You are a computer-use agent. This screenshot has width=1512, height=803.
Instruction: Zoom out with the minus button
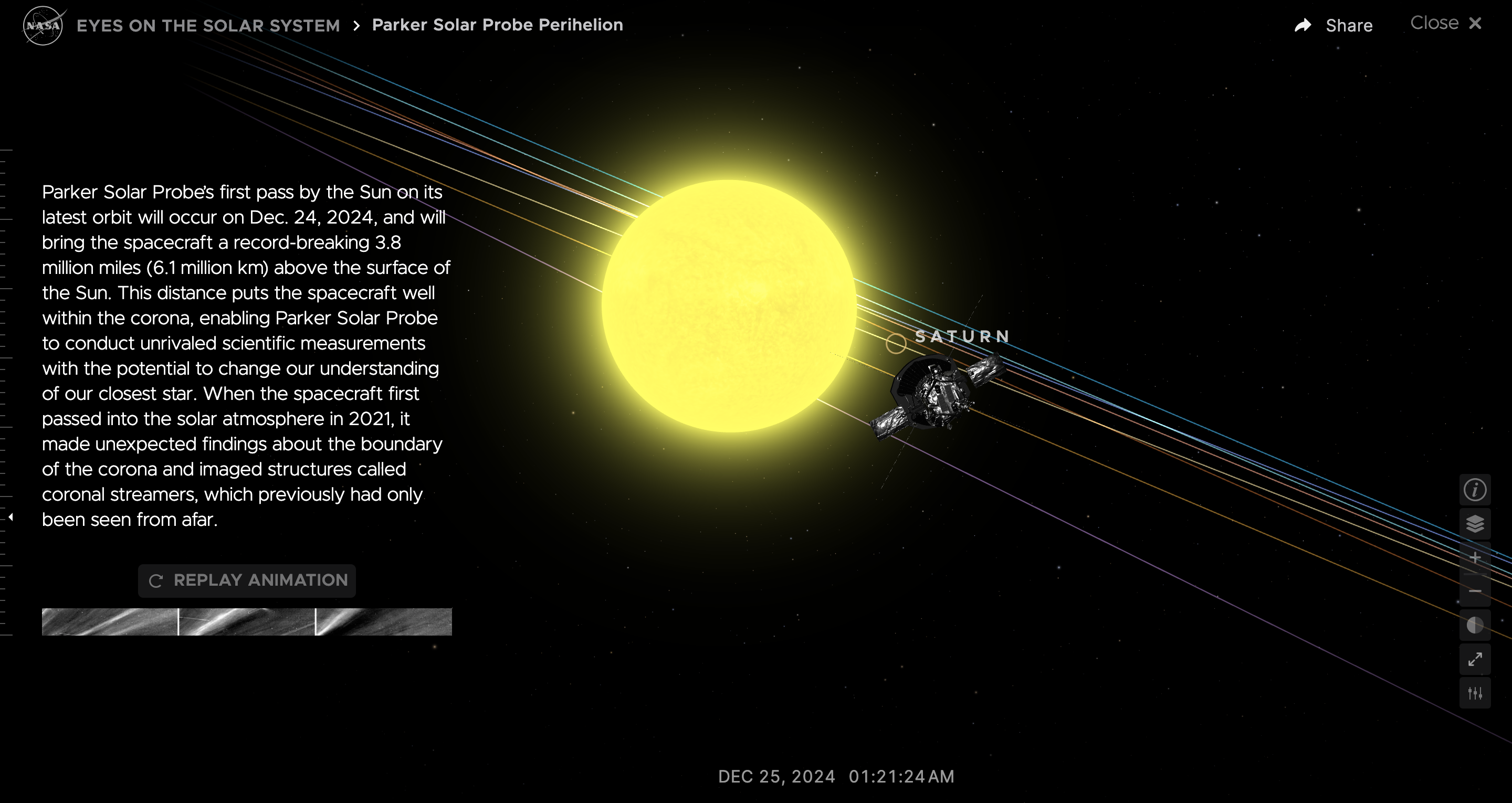pos(1474,591)
